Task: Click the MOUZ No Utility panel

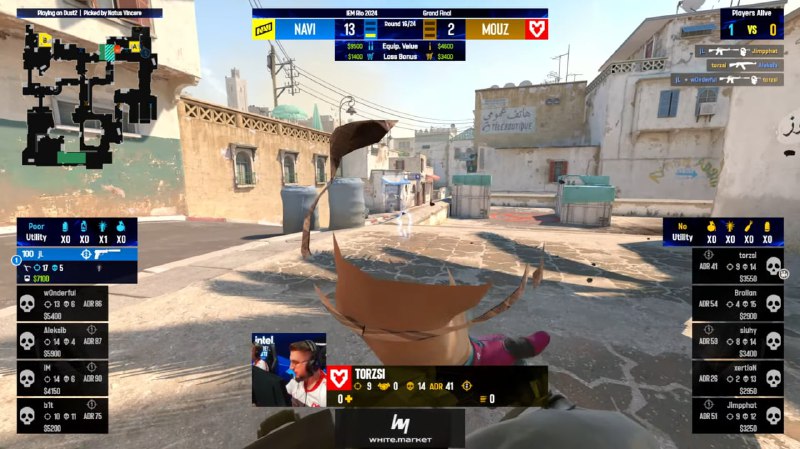Action: 723,232
